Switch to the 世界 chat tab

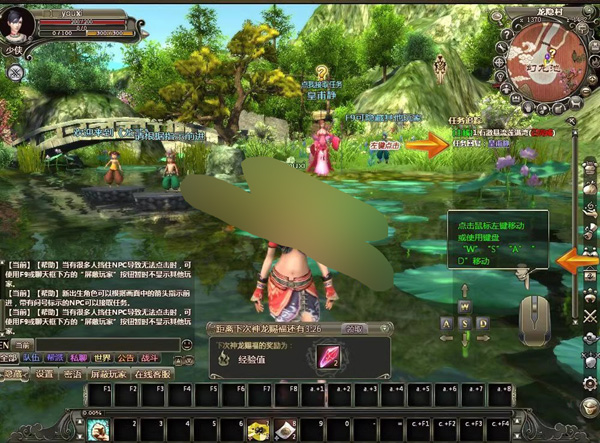[102, 357]
